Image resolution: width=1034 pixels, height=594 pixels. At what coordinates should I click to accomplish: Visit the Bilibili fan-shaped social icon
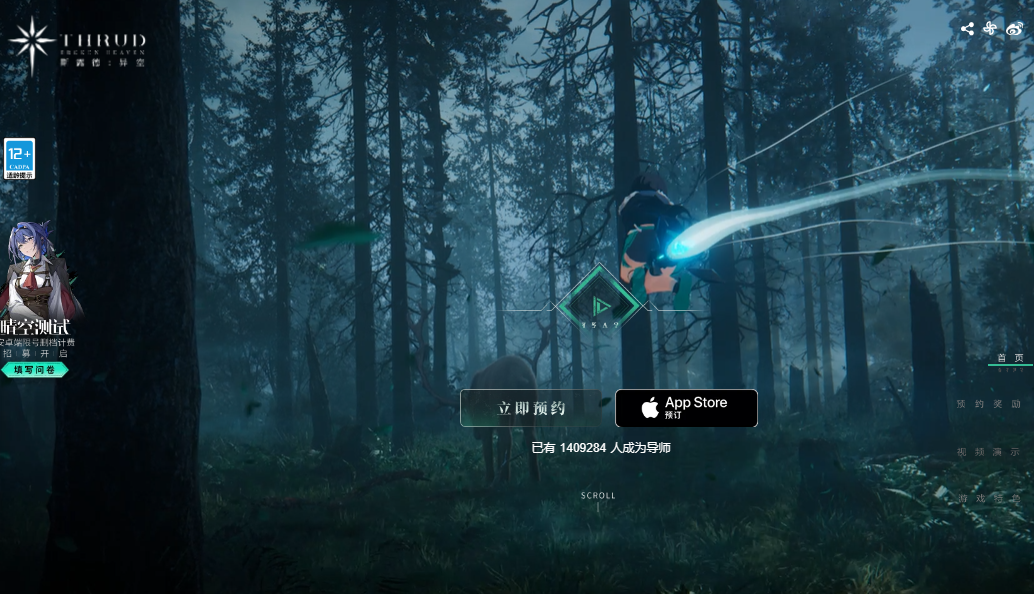tap(990, 29)
